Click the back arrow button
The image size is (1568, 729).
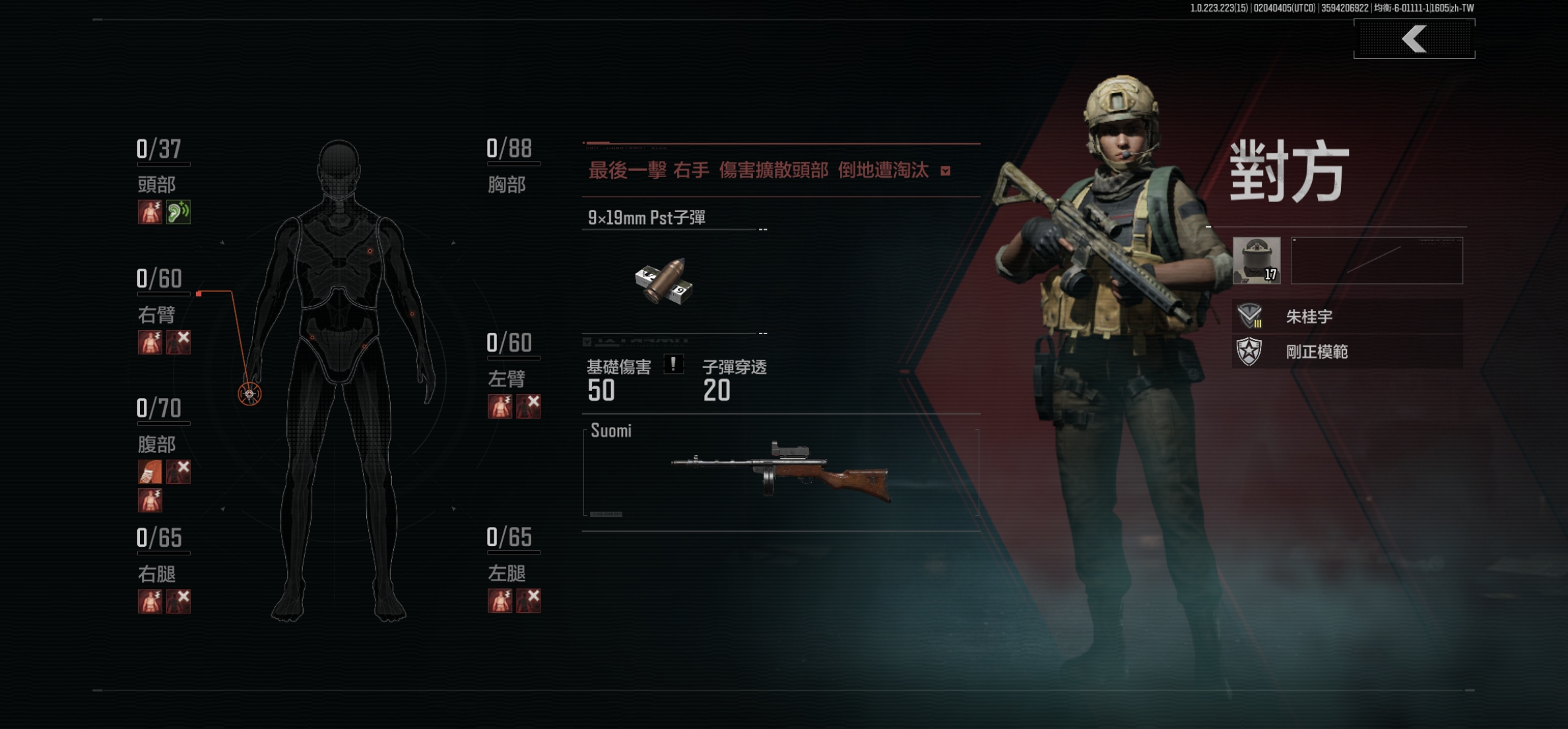(1414, 39)
